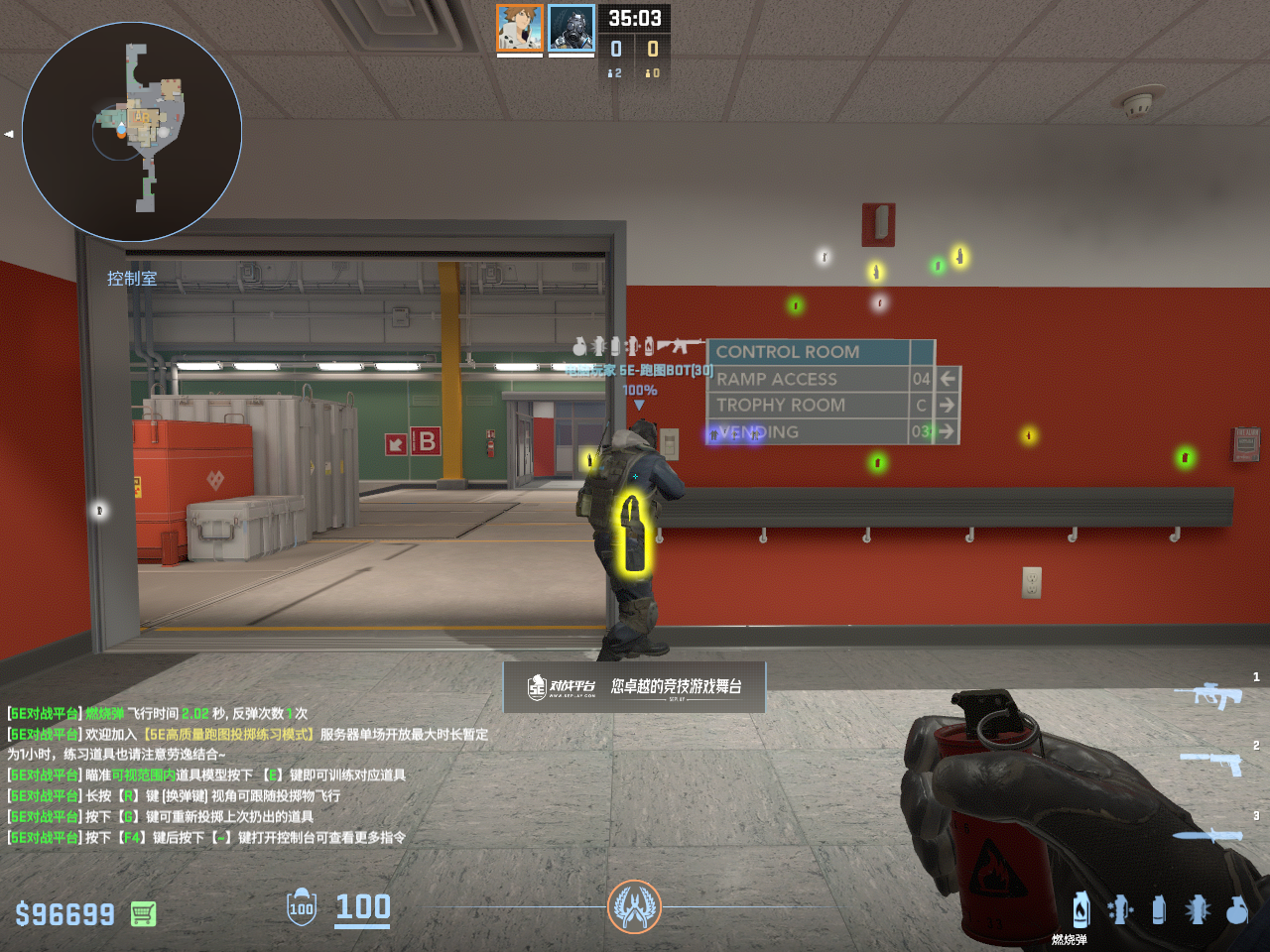Viewport: 1270px width, 952px height.
Task: Select the silenced pistol in slot 2
Action: click(1211, 763)
